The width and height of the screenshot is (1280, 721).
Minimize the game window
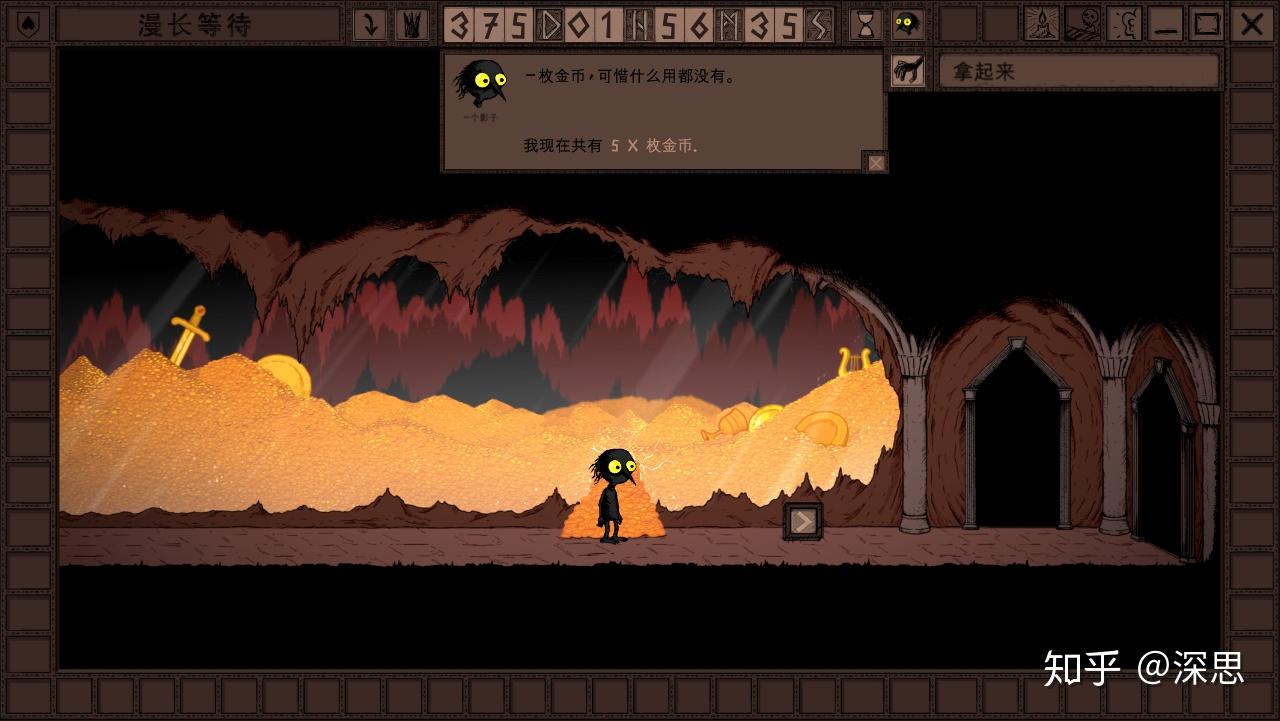click(x=1166, y=24)
